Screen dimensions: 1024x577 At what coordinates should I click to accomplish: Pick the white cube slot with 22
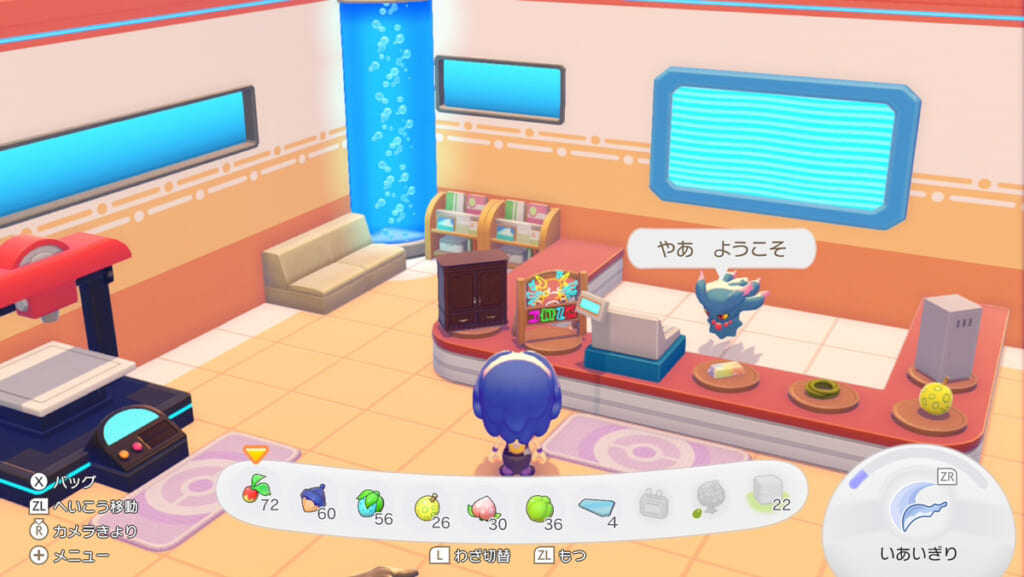coord(767,493)
